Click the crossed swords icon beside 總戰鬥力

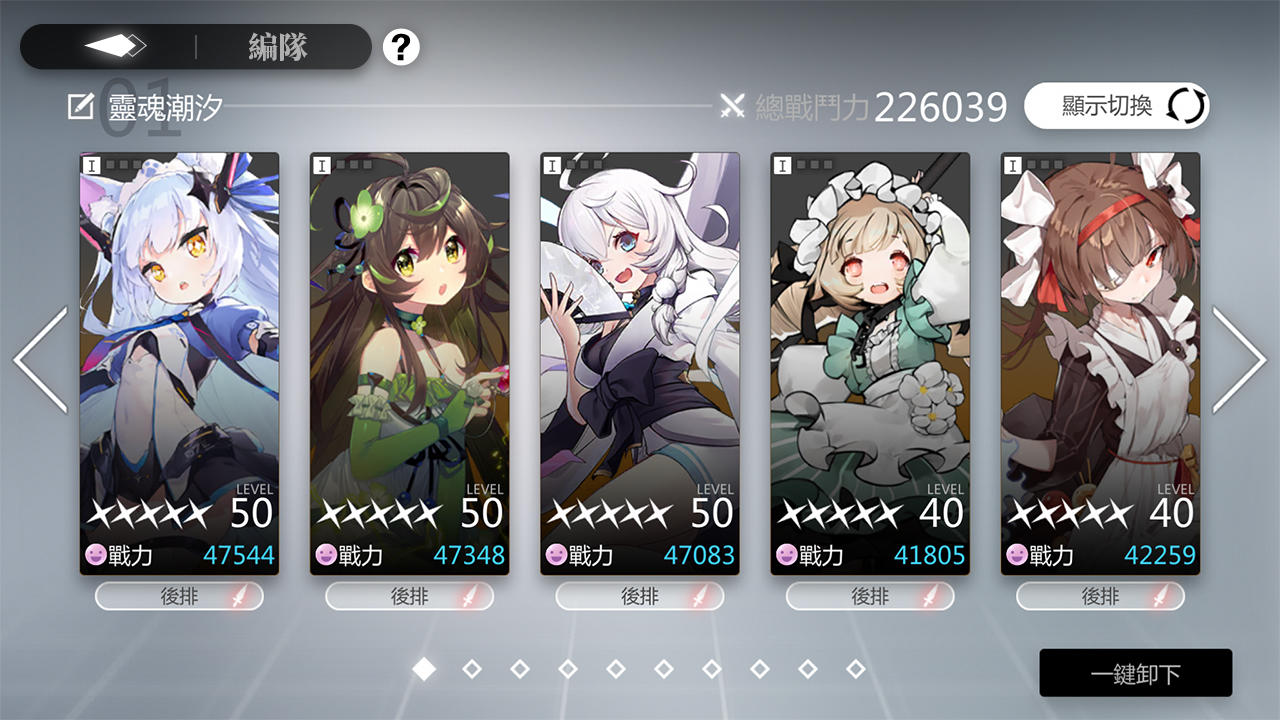pyautogui.click(x=733, y=104)
